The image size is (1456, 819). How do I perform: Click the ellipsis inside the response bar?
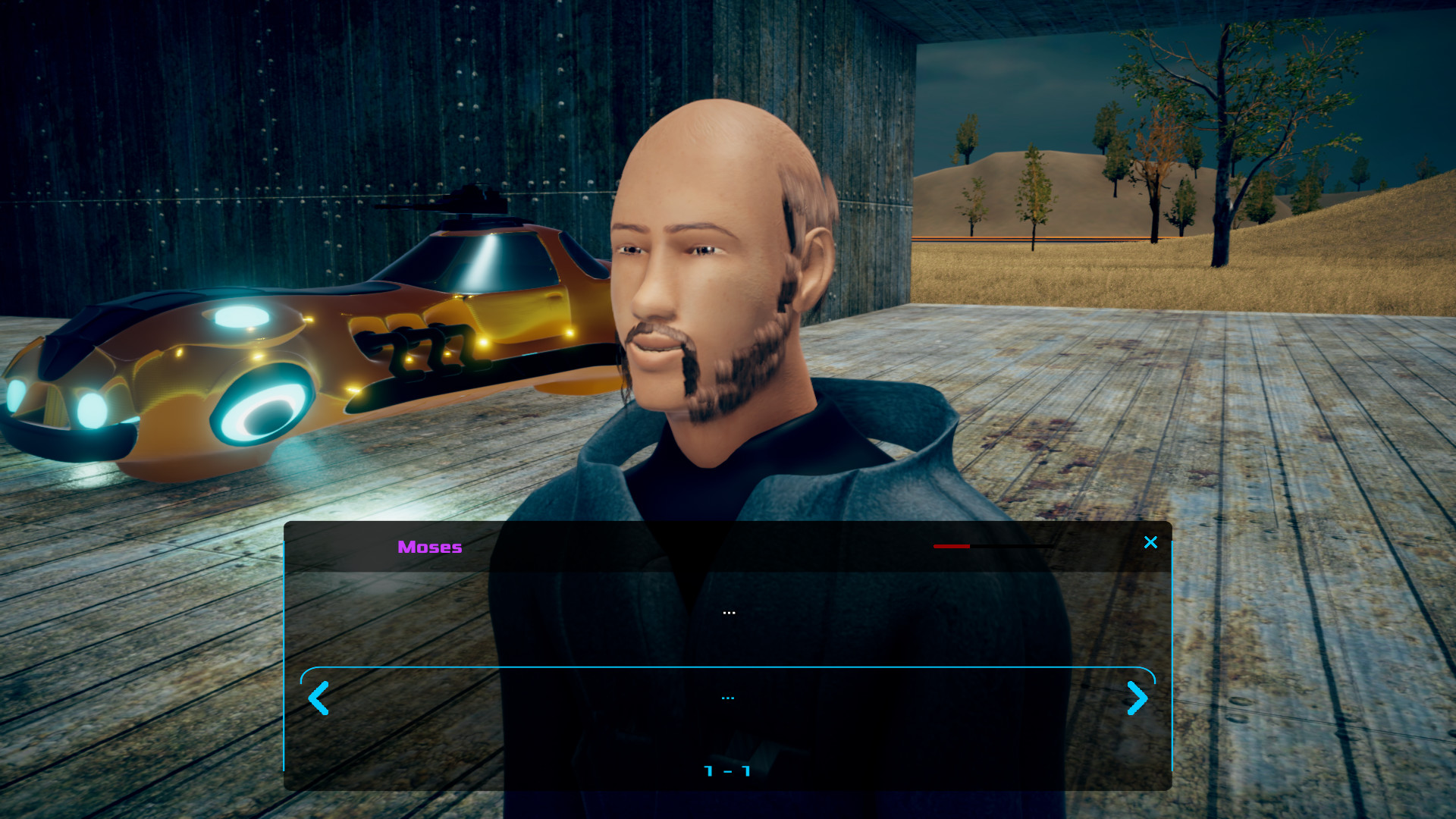pyautogui.click(x=728, y=696)
